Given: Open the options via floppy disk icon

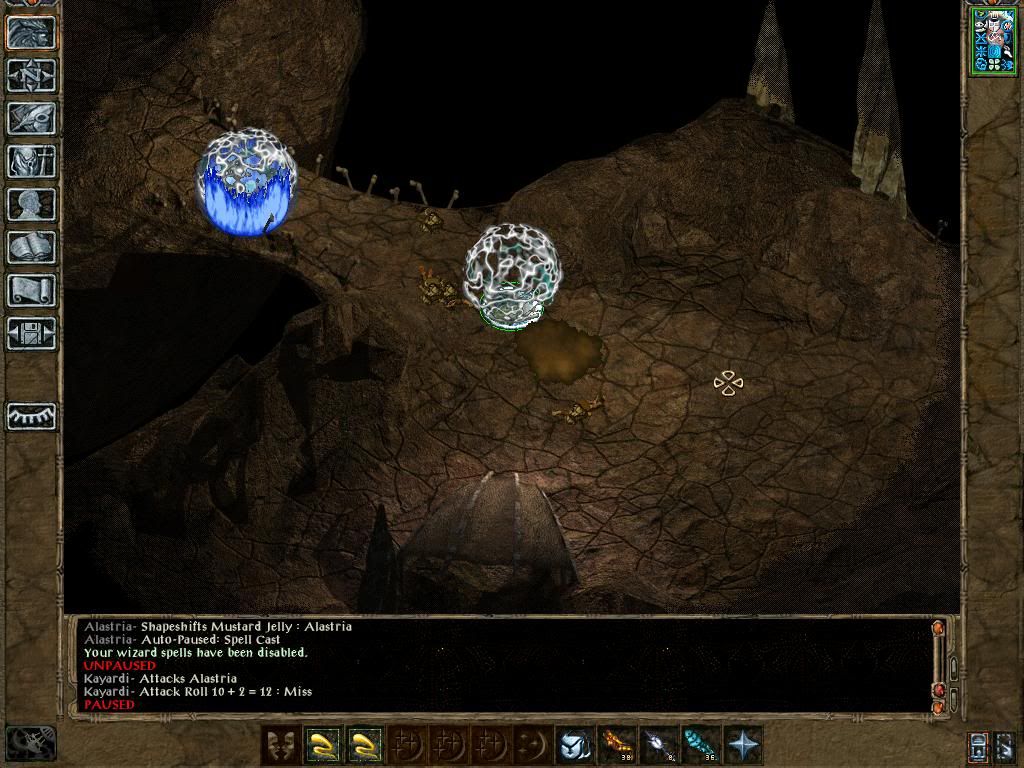Looking at the screenshot, I should click(31, 333).
